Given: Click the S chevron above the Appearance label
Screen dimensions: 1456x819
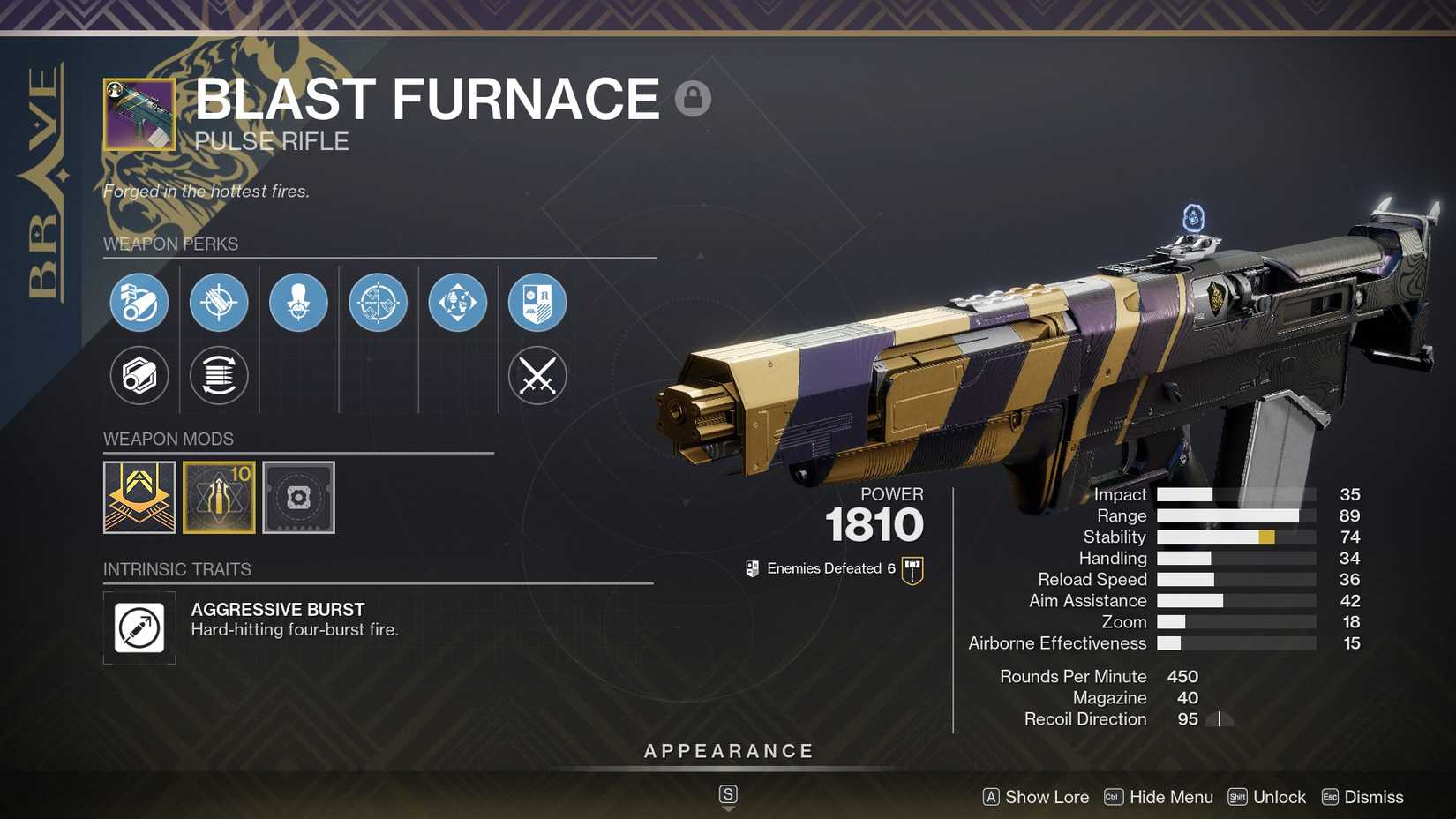Looking at the screenshot, I should (728, 793).
